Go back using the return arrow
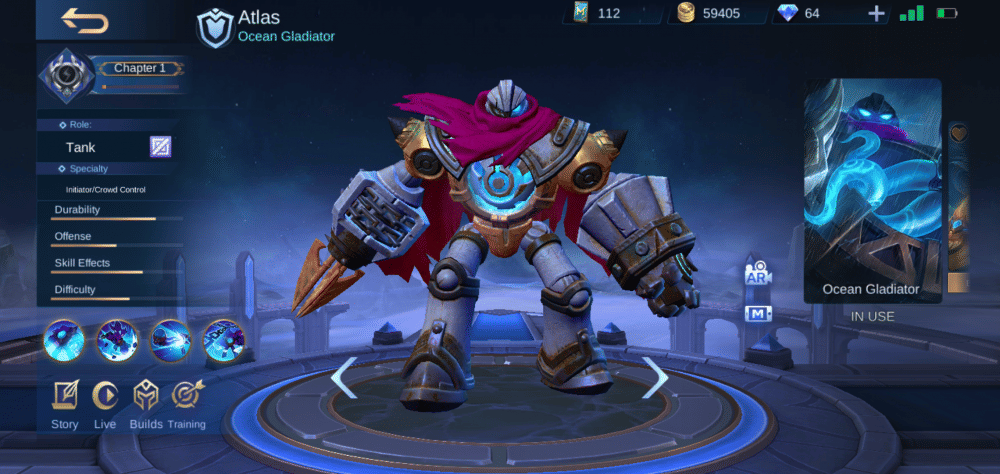The height and width of the screenshot is (474, 1000). pos(85,21)
